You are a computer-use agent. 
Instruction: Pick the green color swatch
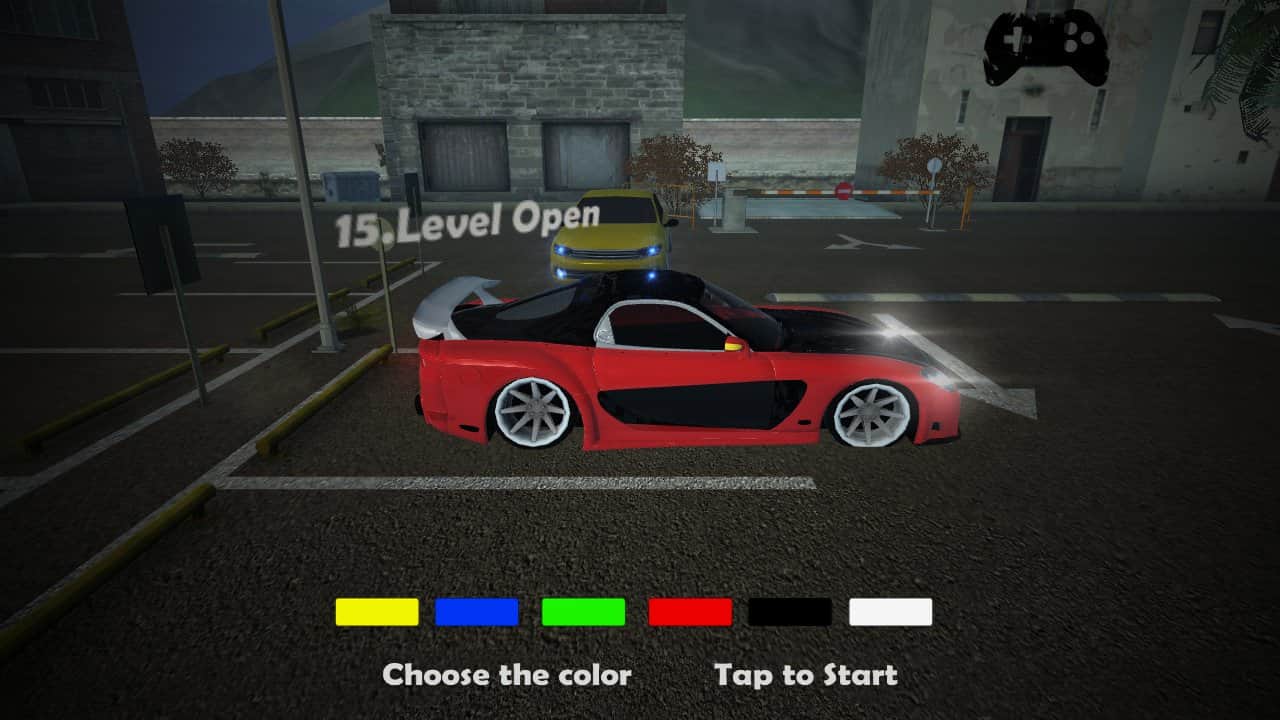pos(583,612)
